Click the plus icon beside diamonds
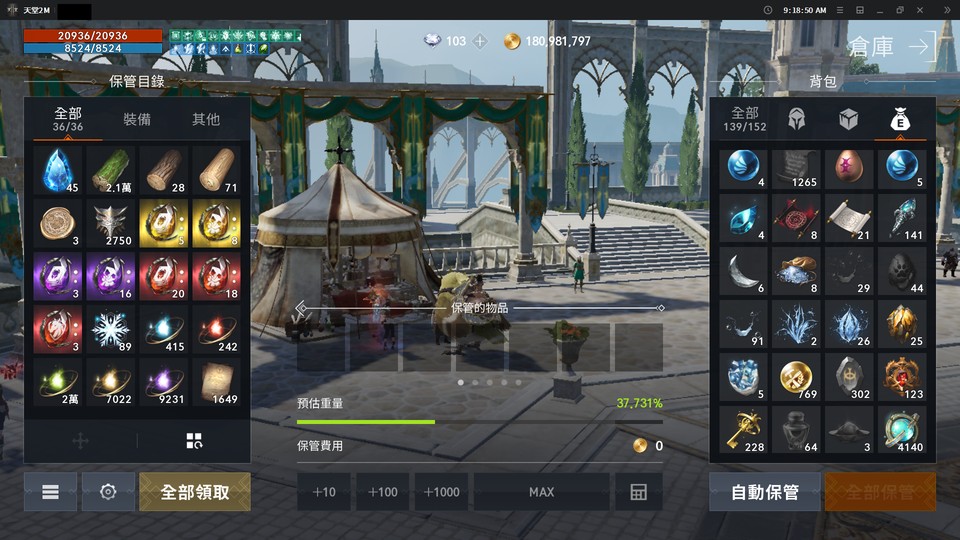Image resolution: width=960 pixels, height=540 pixels. (480, 41)
